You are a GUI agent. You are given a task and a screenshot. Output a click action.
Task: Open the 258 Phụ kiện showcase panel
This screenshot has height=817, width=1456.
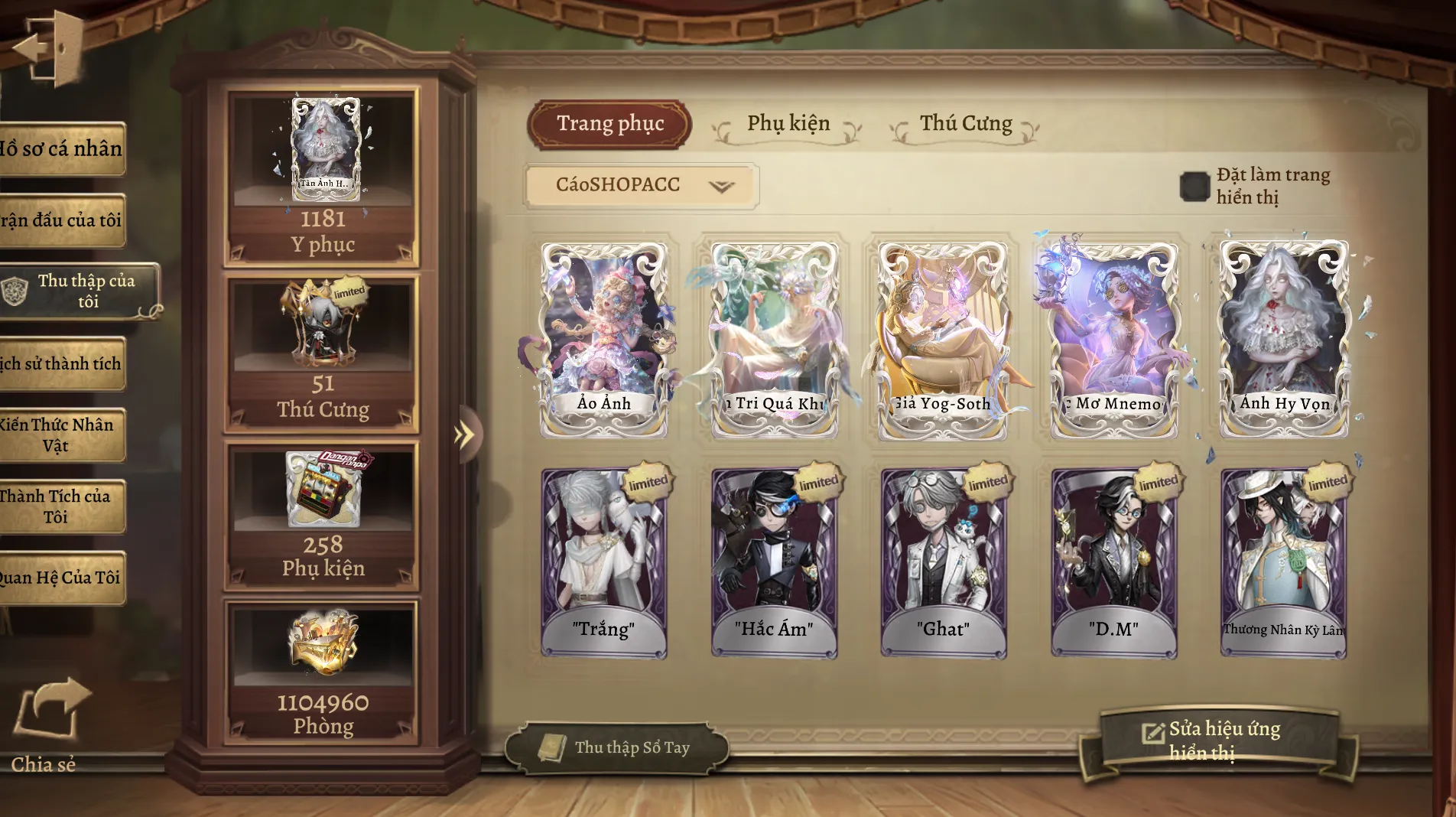pos(322,515)
